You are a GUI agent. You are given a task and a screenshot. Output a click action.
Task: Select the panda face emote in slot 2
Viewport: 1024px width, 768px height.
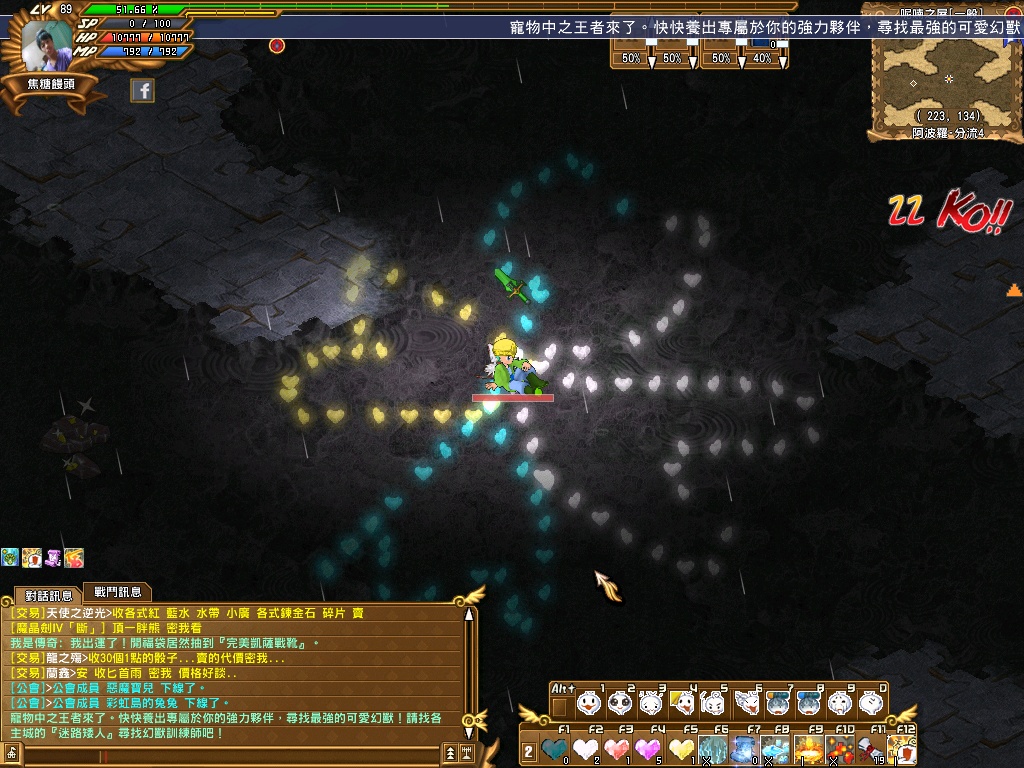621,703
